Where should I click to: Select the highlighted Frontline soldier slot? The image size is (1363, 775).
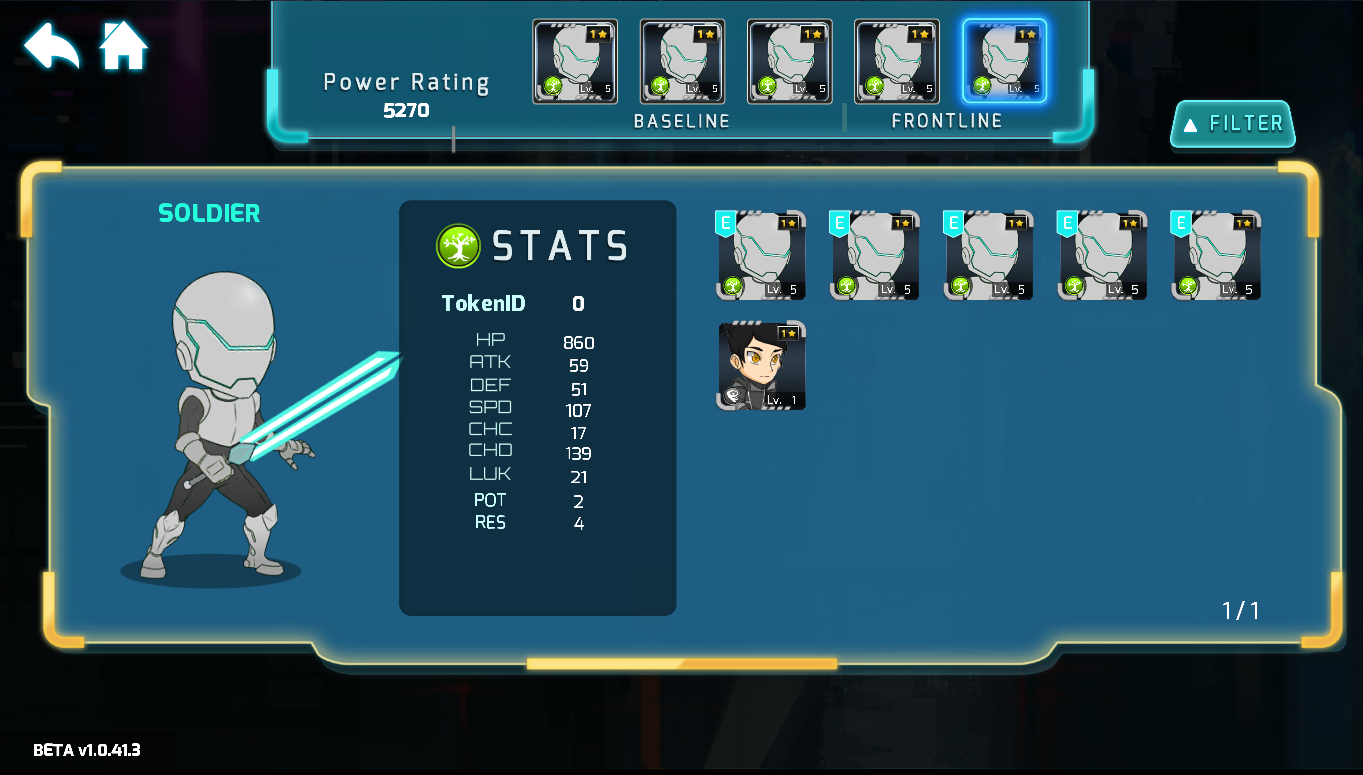tap(1004, 61)
